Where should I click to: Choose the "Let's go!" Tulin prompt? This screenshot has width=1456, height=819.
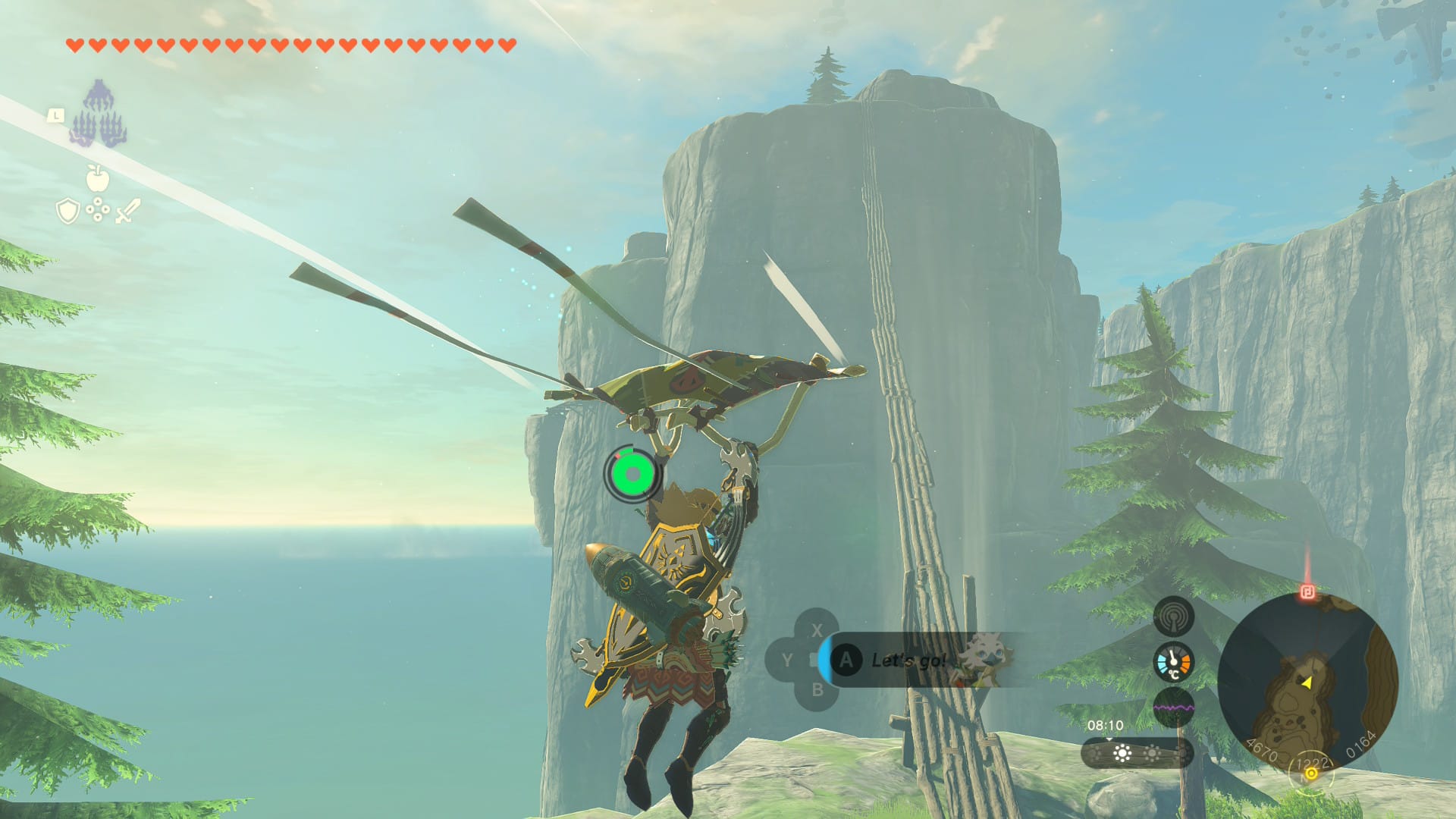click(910, 660)
